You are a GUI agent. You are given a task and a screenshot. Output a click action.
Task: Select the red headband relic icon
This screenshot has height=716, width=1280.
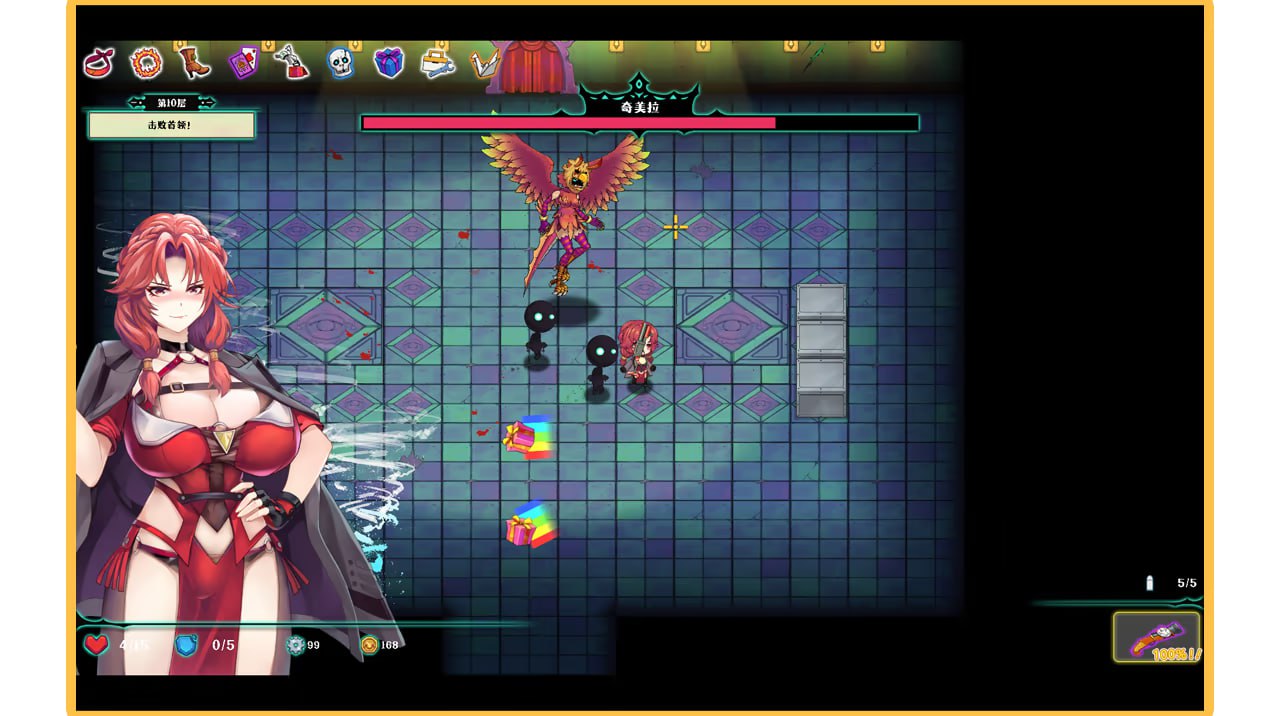coord(98,63)
